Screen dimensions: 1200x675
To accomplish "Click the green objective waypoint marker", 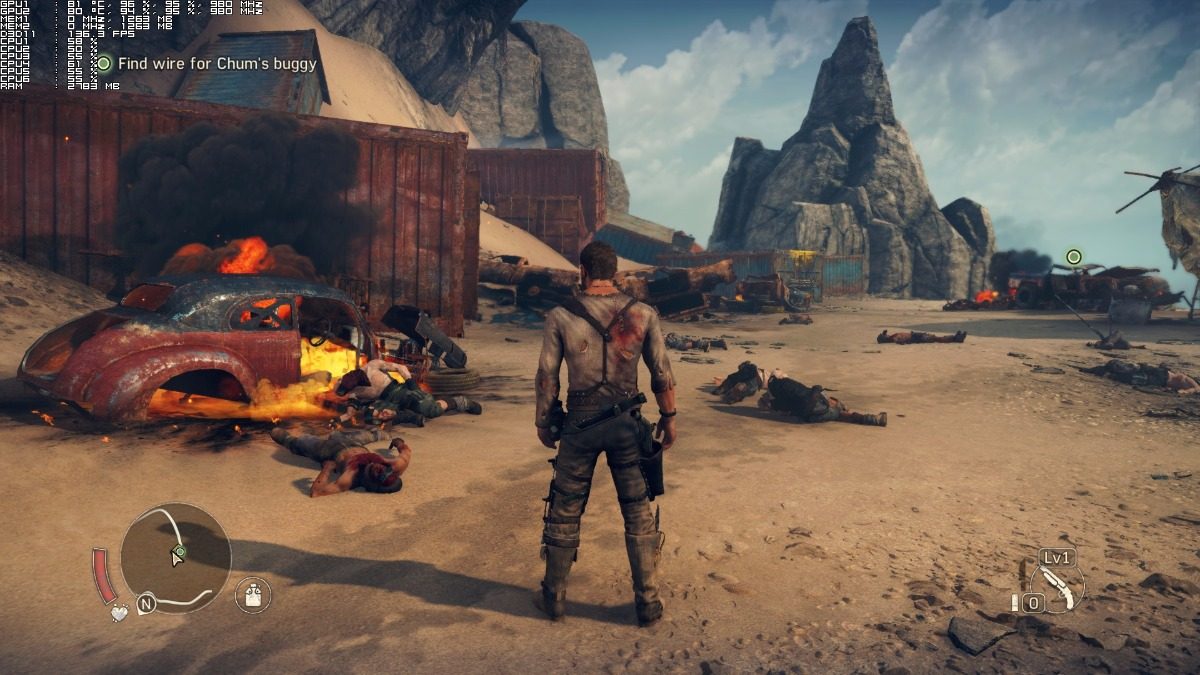I will coord(1074,257).
